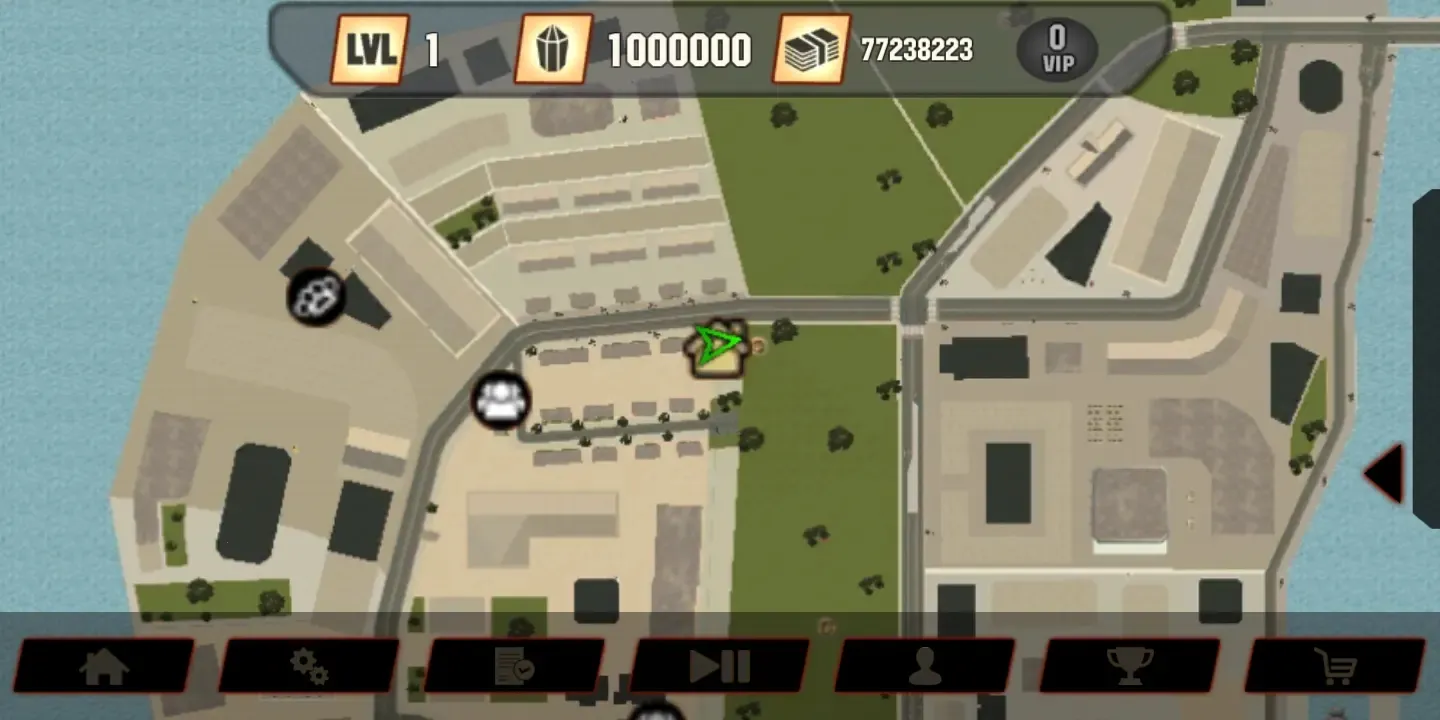Tap the 77238223 cash counter text
The image size is (1440, 720).
tap(916, 48)
